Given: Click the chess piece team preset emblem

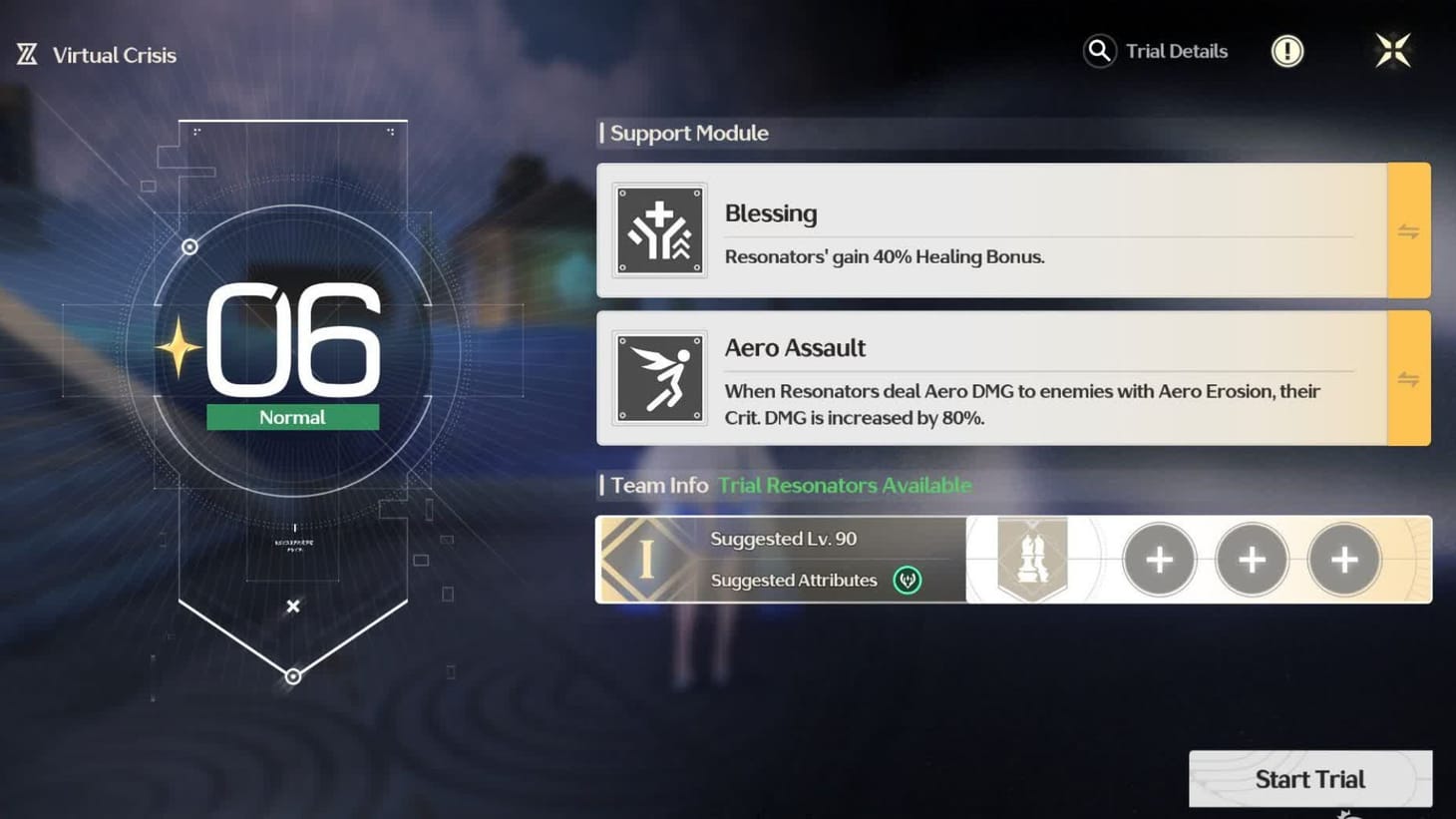Looking at the screenshot, I should (x=1033, y=559).
